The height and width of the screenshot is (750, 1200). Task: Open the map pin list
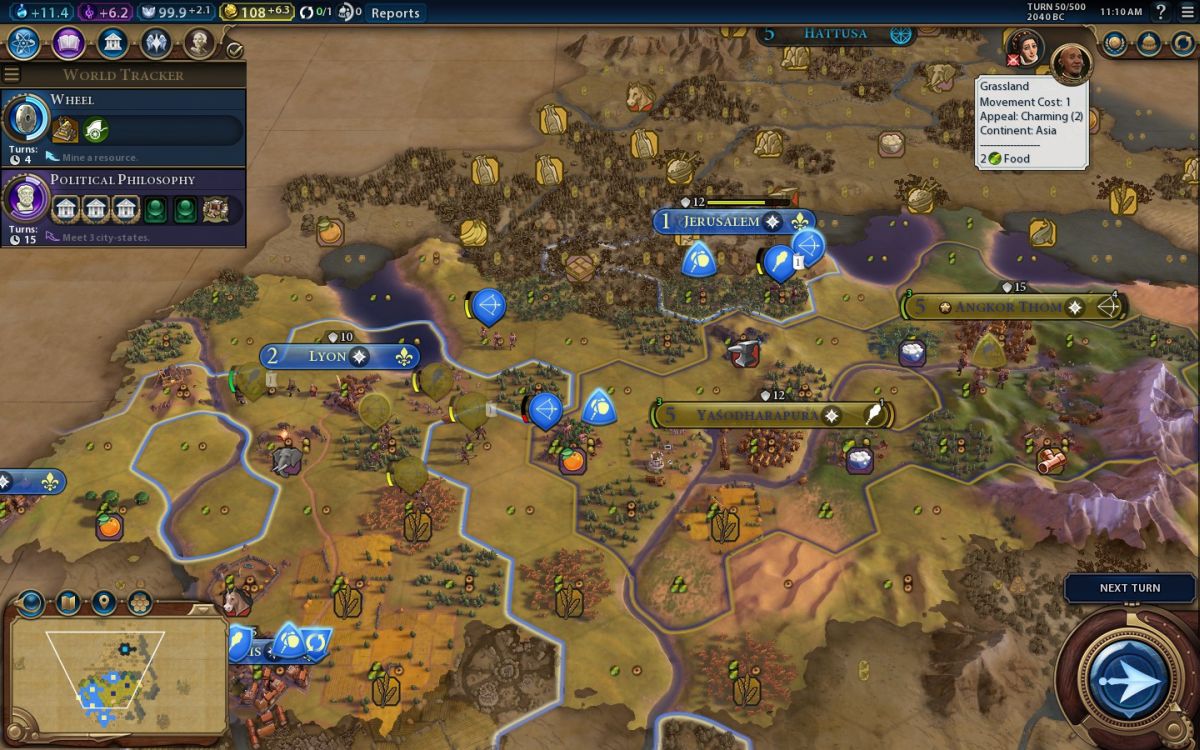(103, 603)
